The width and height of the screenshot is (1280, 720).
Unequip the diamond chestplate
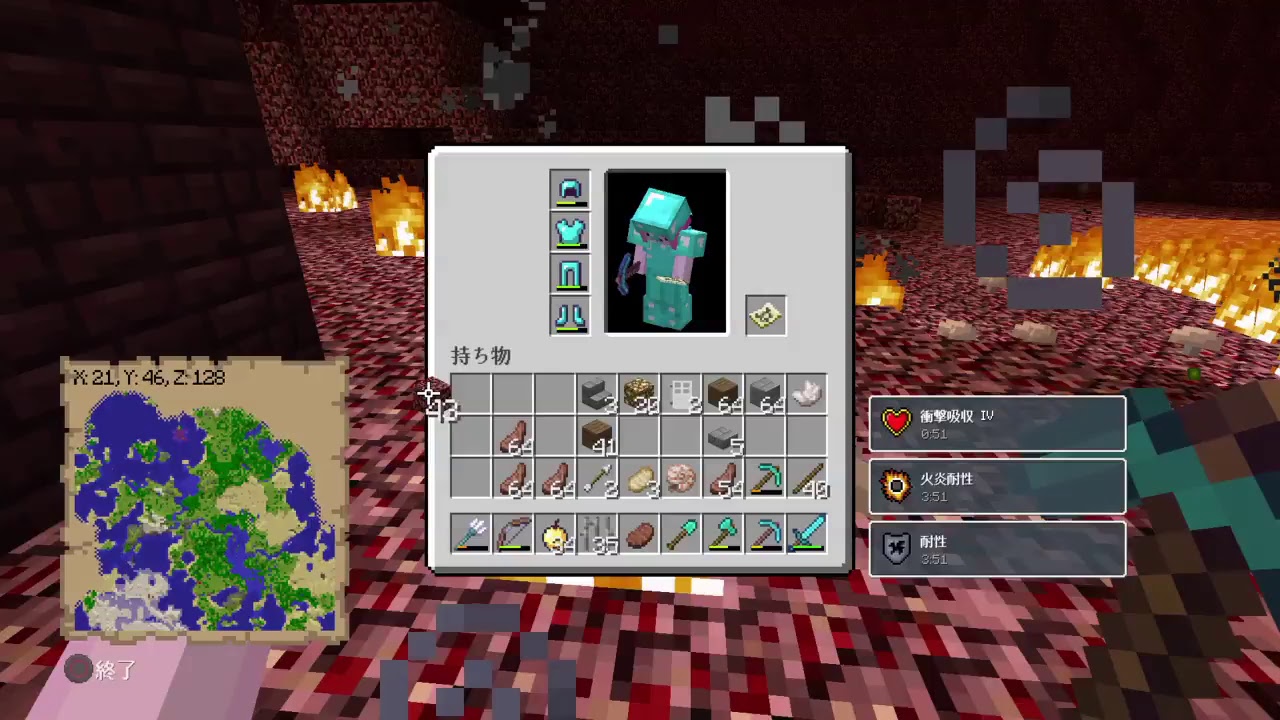569,232
